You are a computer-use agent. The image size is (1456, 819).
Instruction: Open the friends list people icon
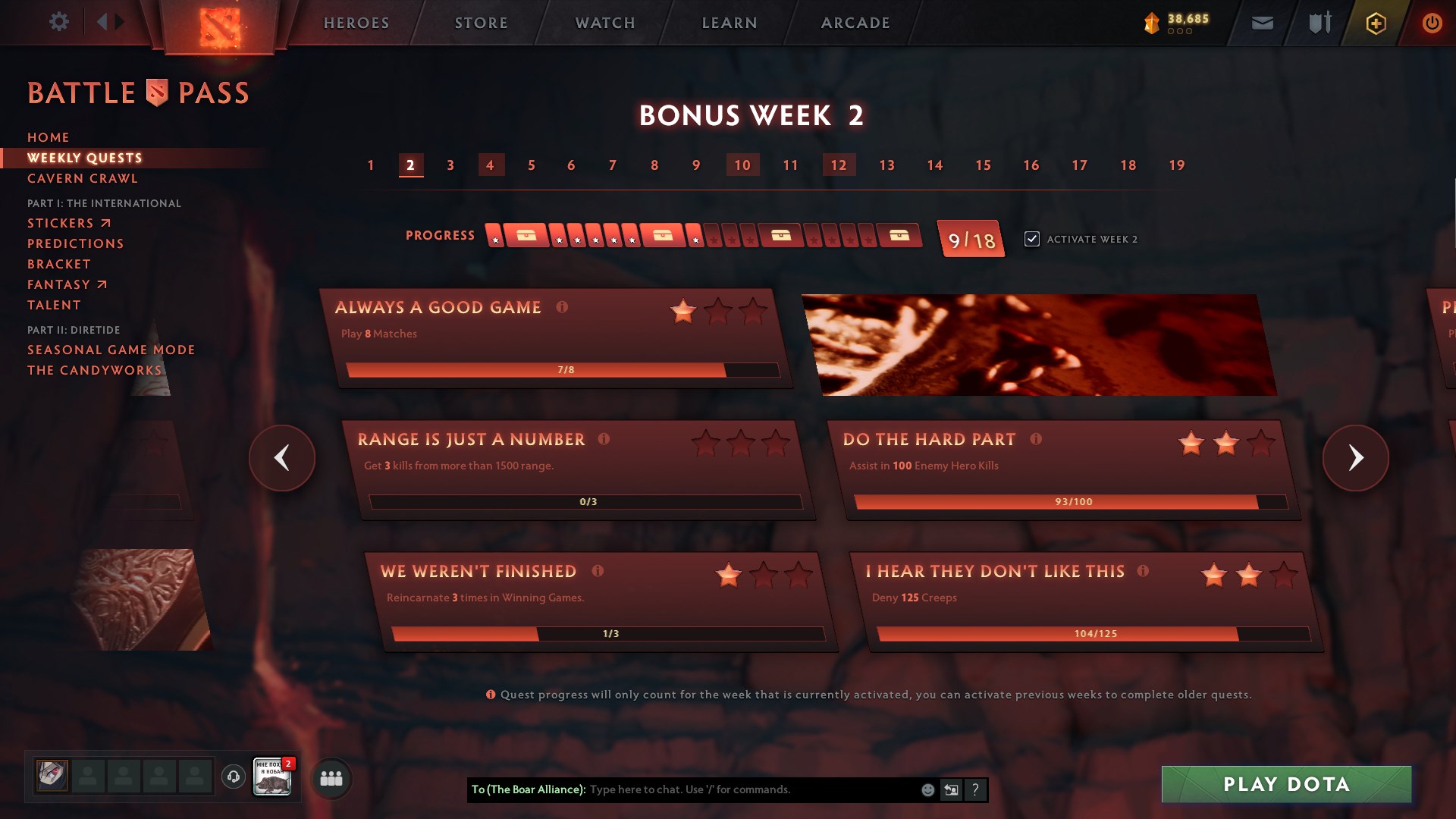[x=331, y=777]
